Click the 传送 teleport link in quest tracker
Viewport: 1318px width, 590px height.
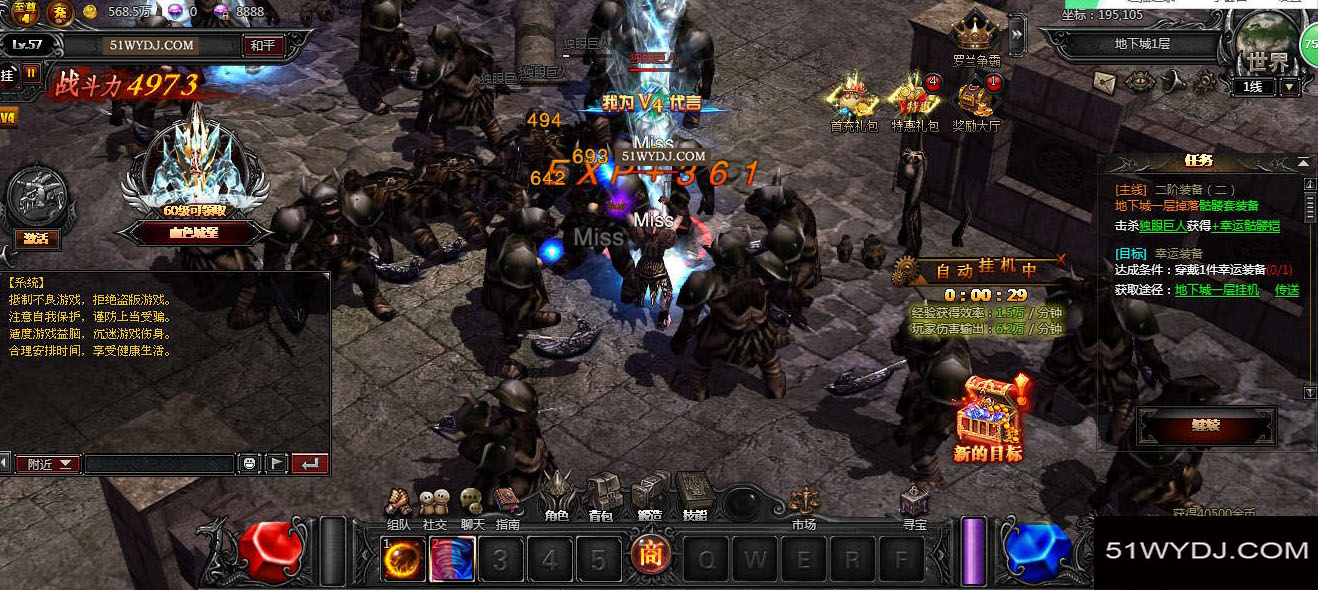1286,290
